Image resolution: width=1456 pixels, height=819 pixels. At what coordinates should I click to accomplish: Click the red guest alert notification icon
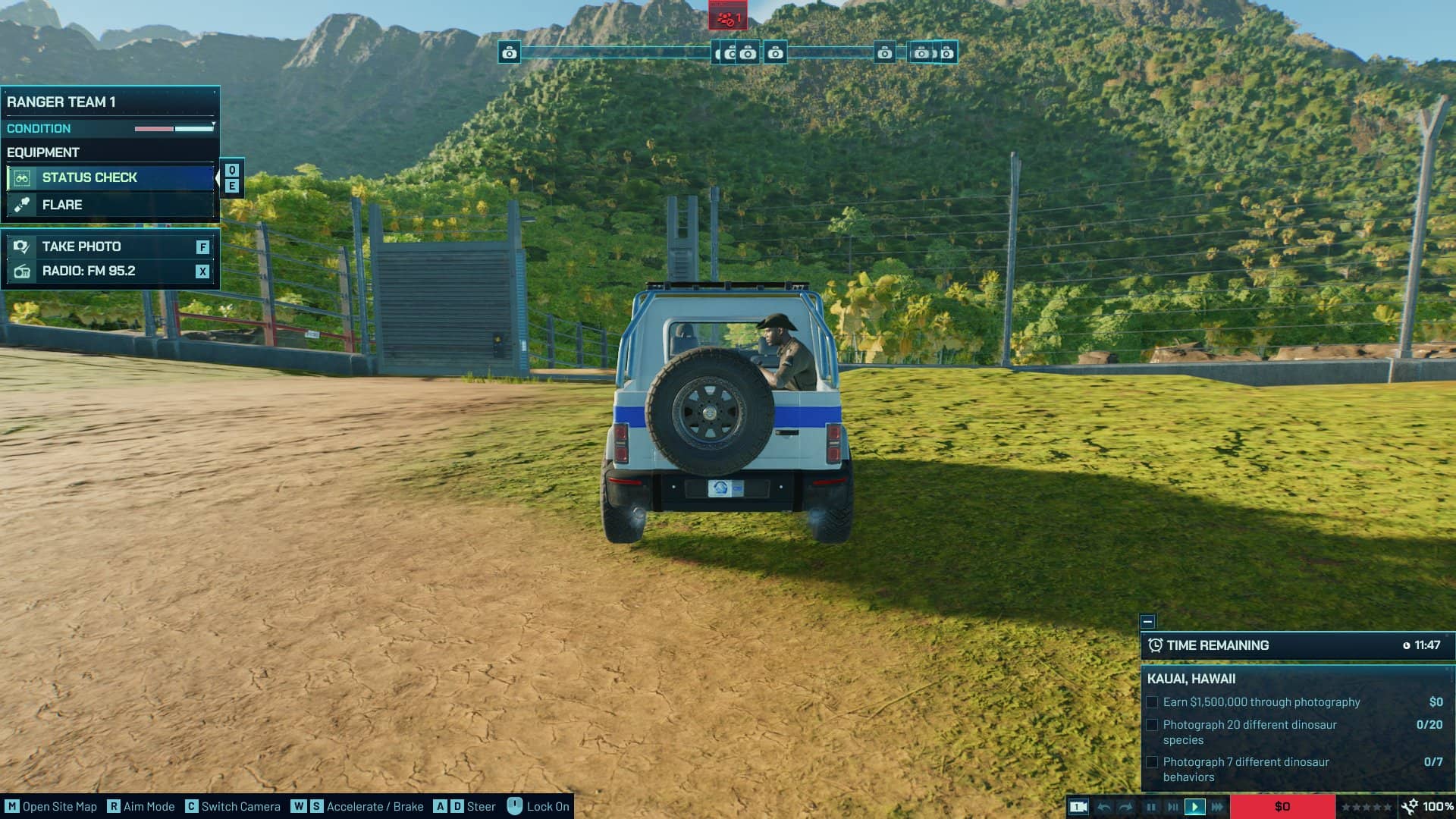728,17
